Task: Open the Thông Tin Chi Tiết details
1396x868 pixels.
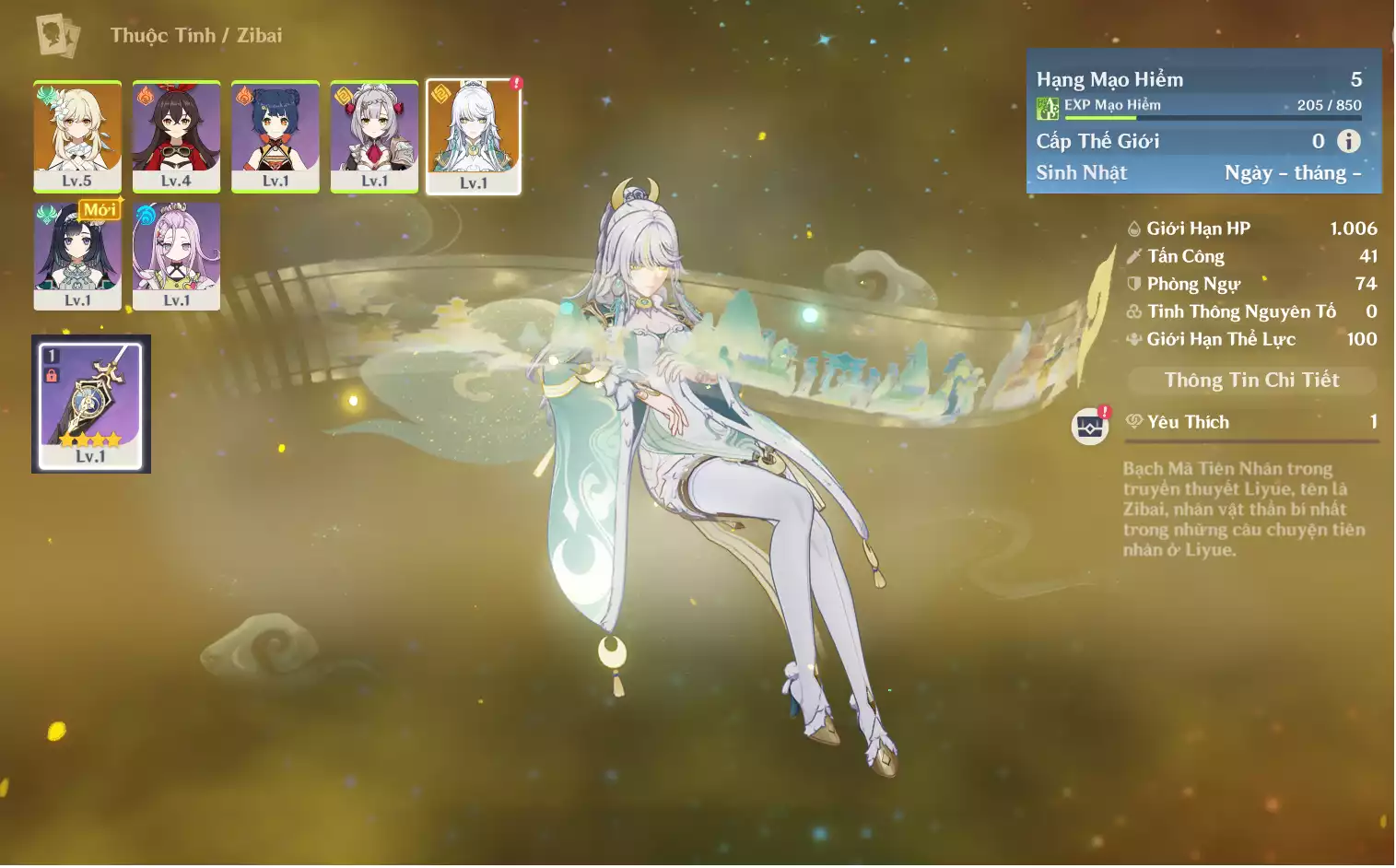Action: click(x=1250, y=380)
